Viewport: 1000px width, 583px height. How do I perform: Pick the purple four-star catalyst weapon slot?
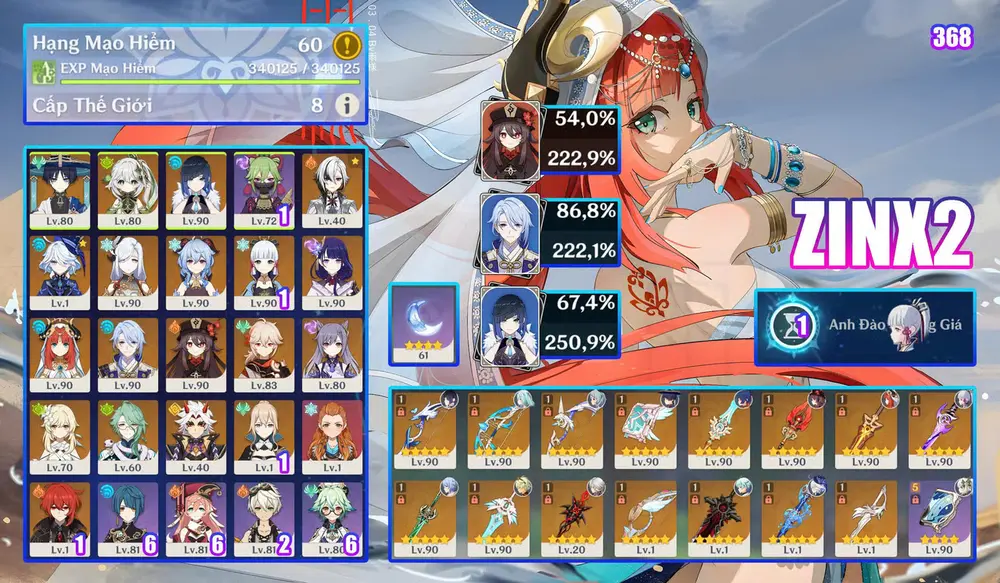[x=935, y=513]
